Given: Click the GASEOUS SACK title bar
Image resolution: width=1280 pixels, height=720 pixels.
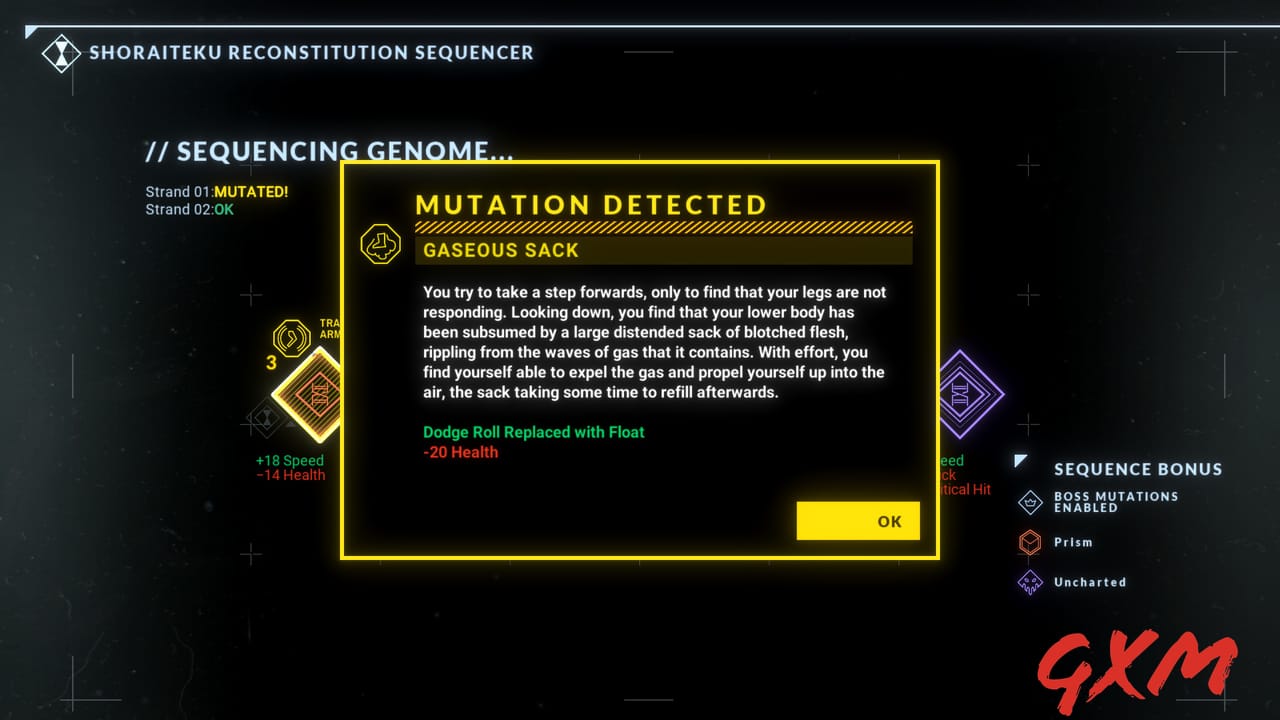Looking at the screenshot, I should click(663, 250).
